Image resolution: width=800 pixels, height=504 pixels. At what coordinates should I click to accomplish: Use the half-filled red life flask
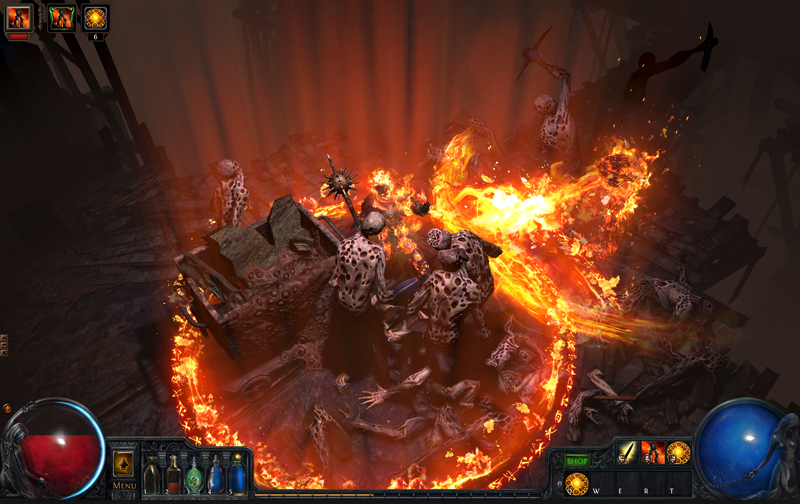173,475
